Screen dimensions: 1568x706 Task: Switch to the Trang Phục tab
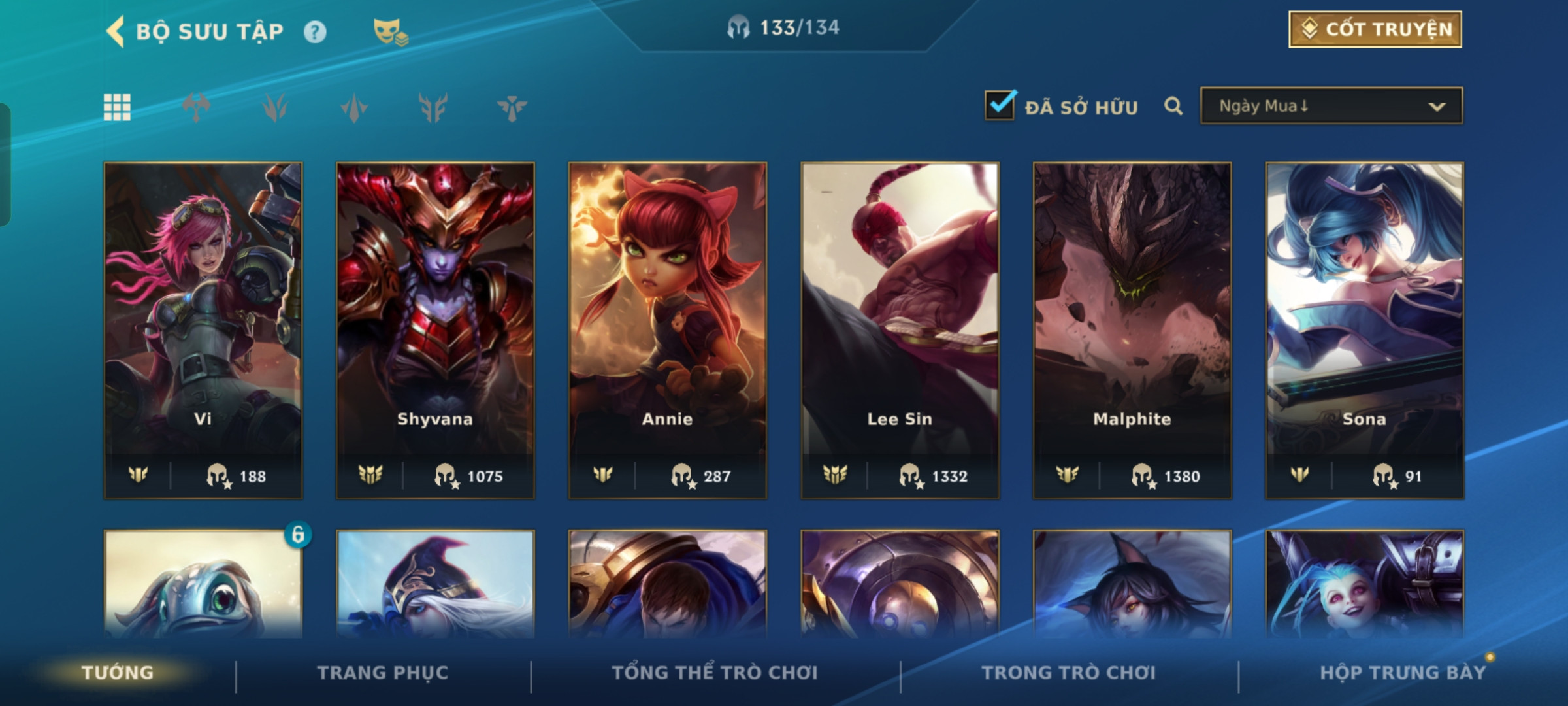pos(383,673)
